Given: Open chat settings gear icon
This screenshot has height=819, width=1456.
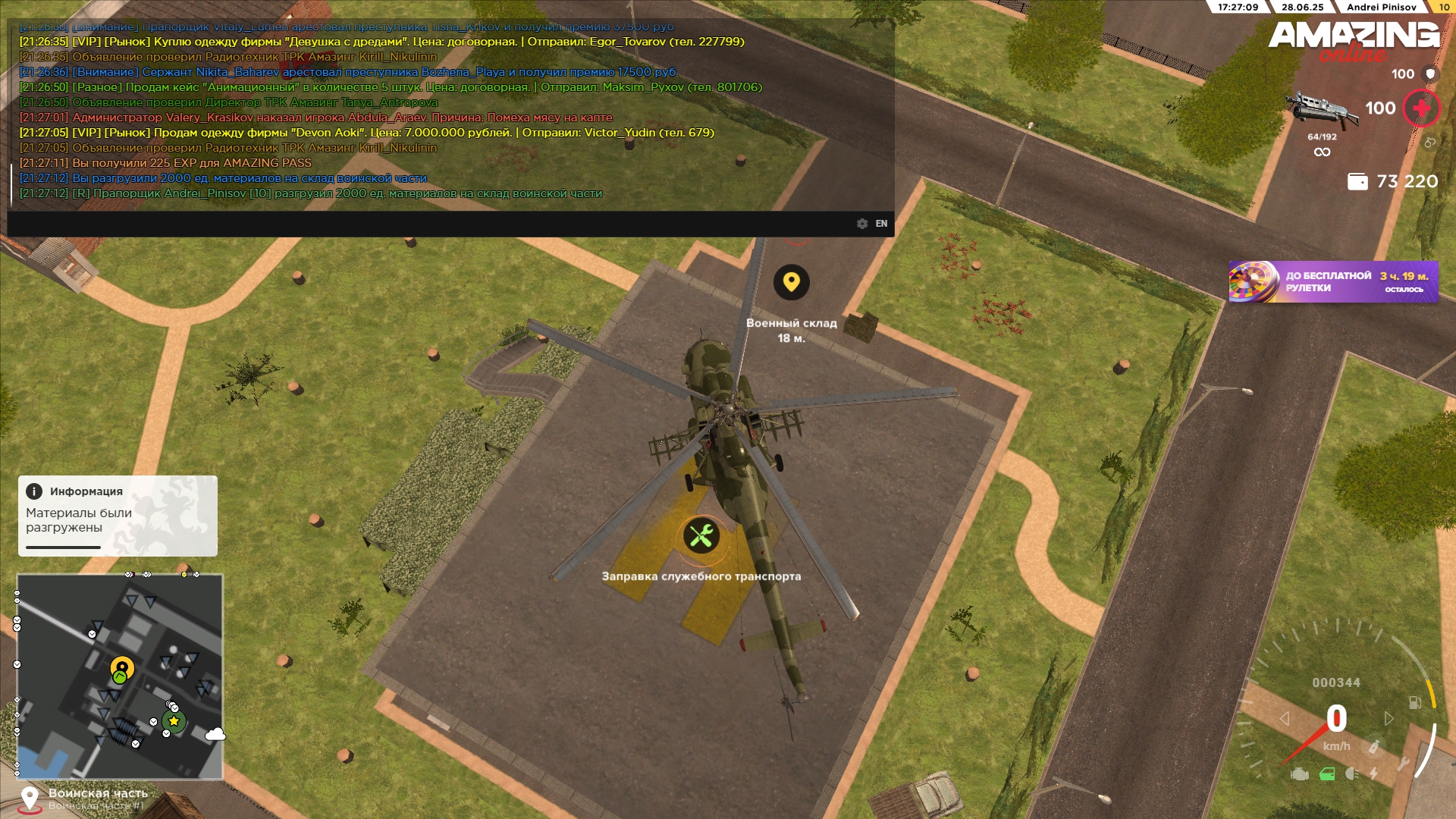Looking at the screenshot, I should [862, 224].
